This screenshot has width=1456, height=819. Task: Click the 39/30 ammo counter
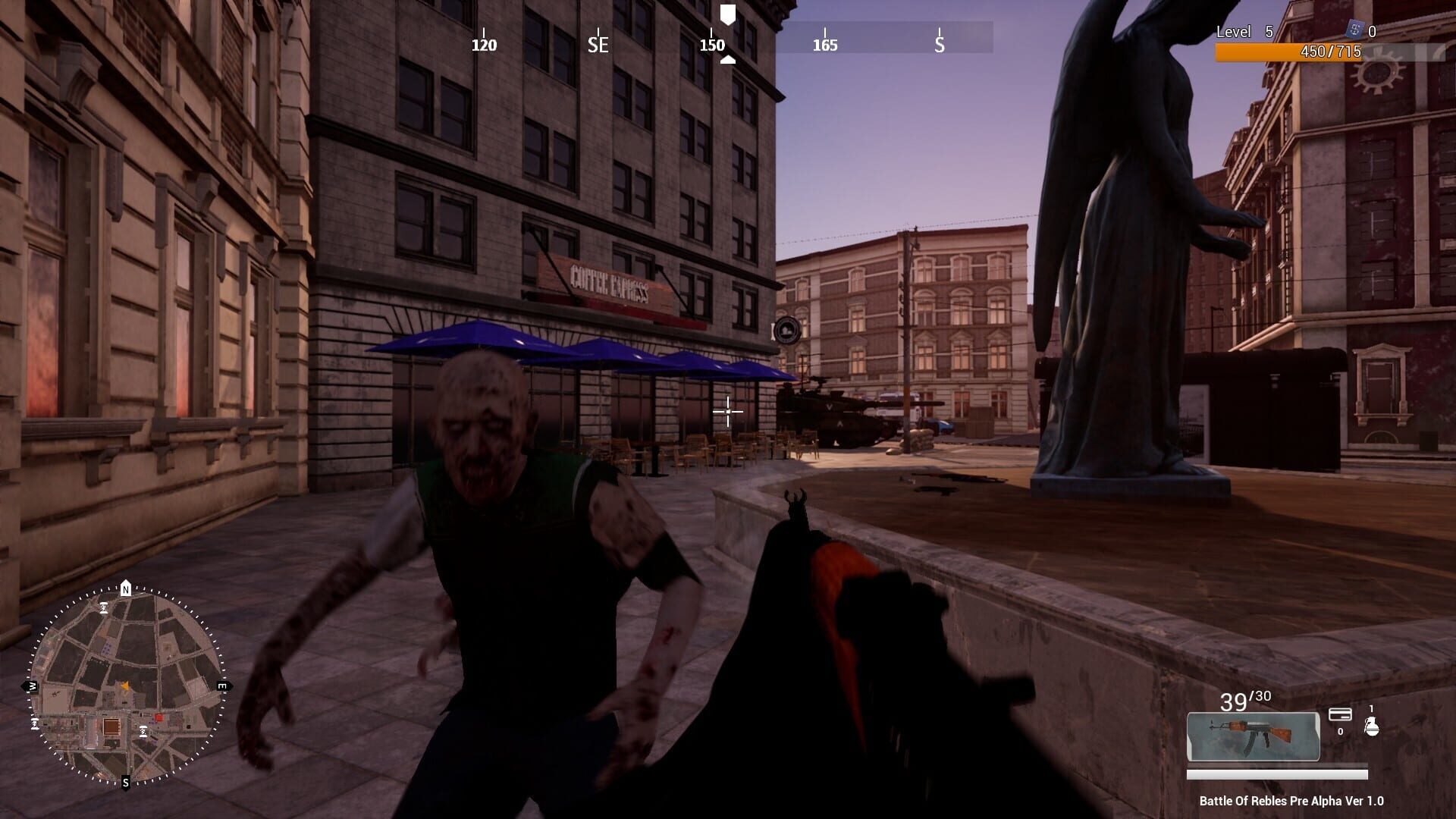coord(1245,699)
